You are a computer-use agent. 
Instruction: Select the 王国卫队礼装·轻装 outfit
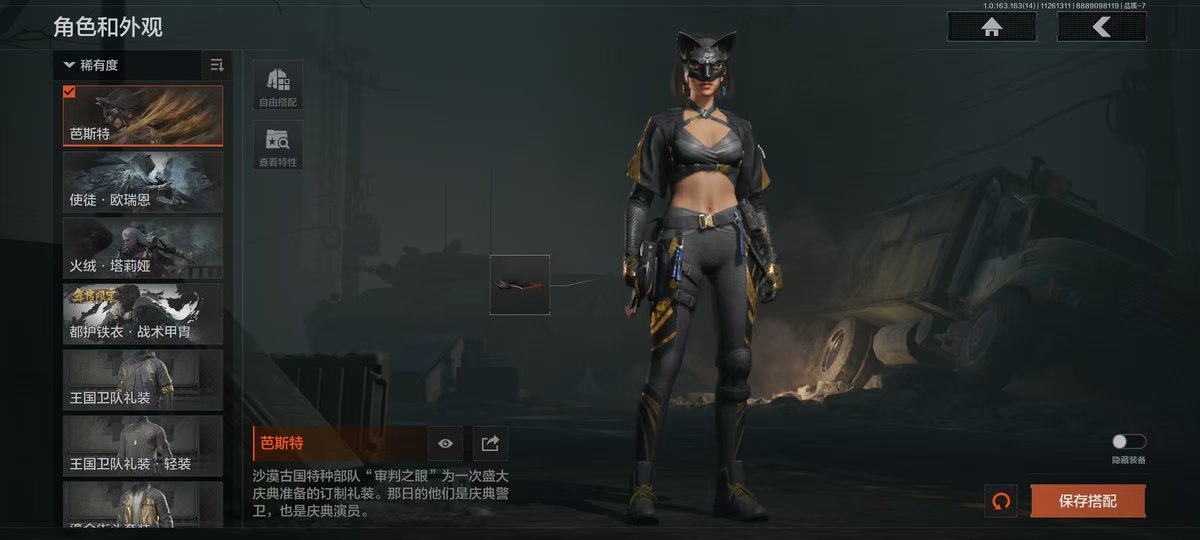click(x=143, y=445)
